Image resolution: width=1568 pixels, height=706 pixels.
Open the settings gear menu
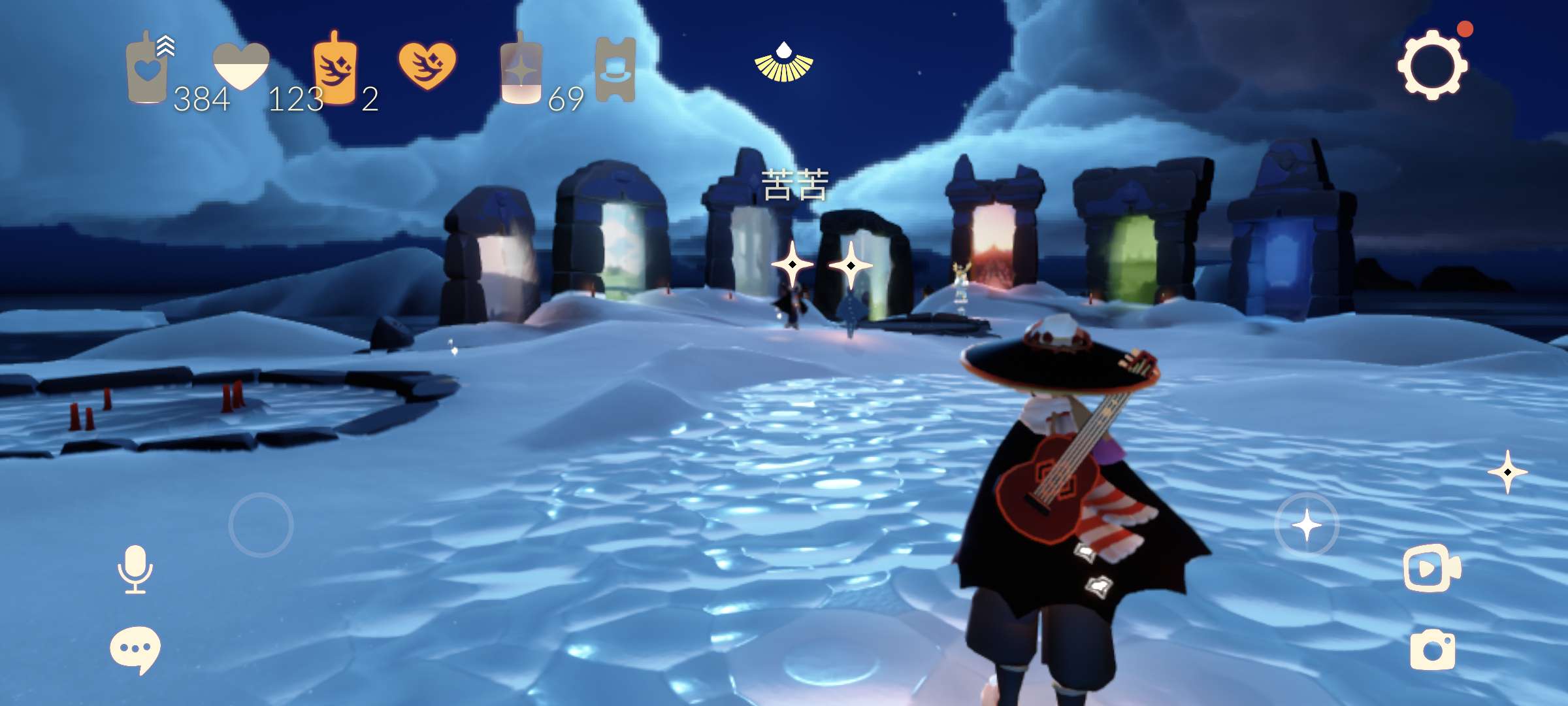(x=1432, y=65)
